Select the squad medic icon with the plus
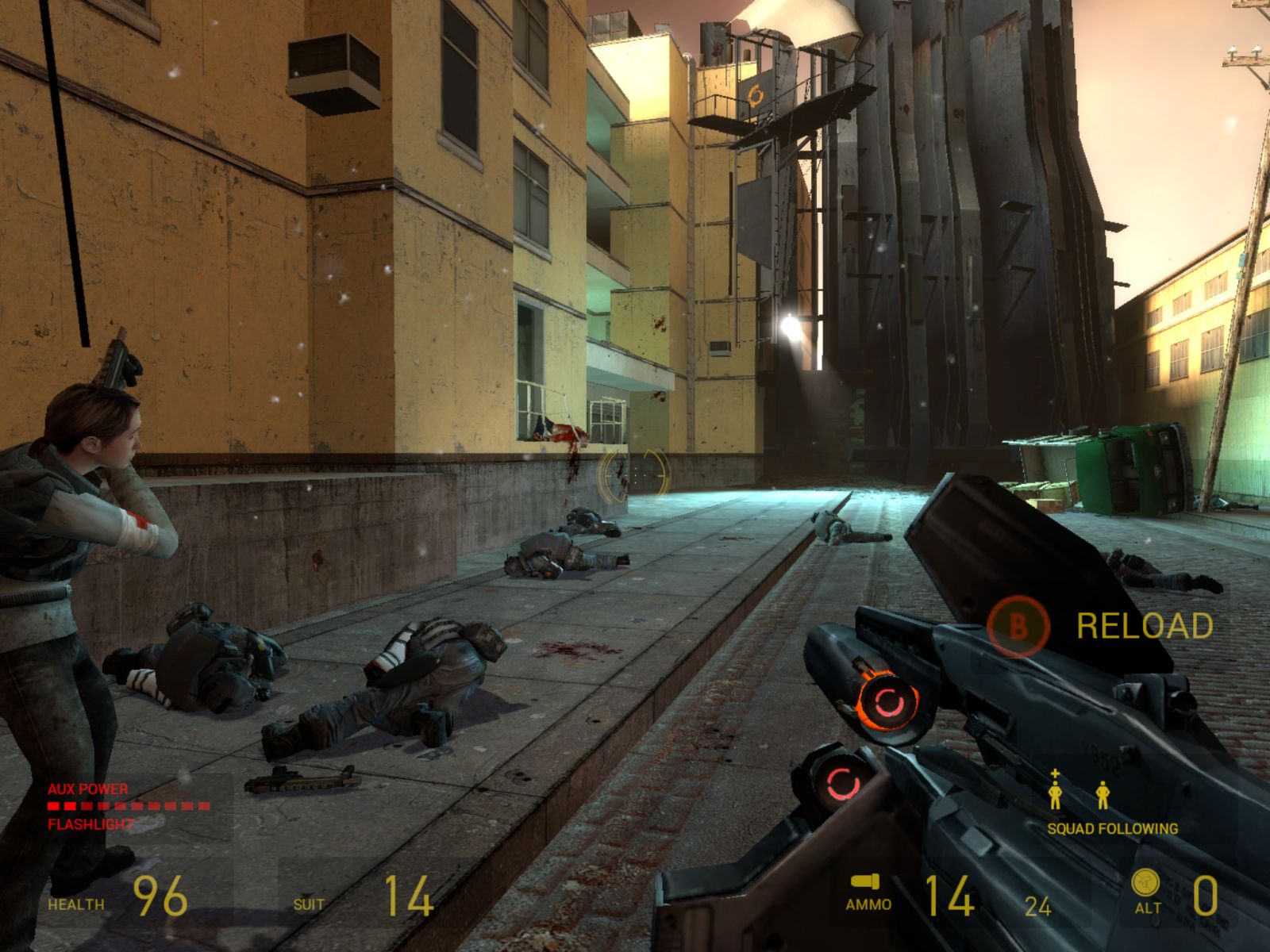1270x952 pixels. (x=1055, y=792)
